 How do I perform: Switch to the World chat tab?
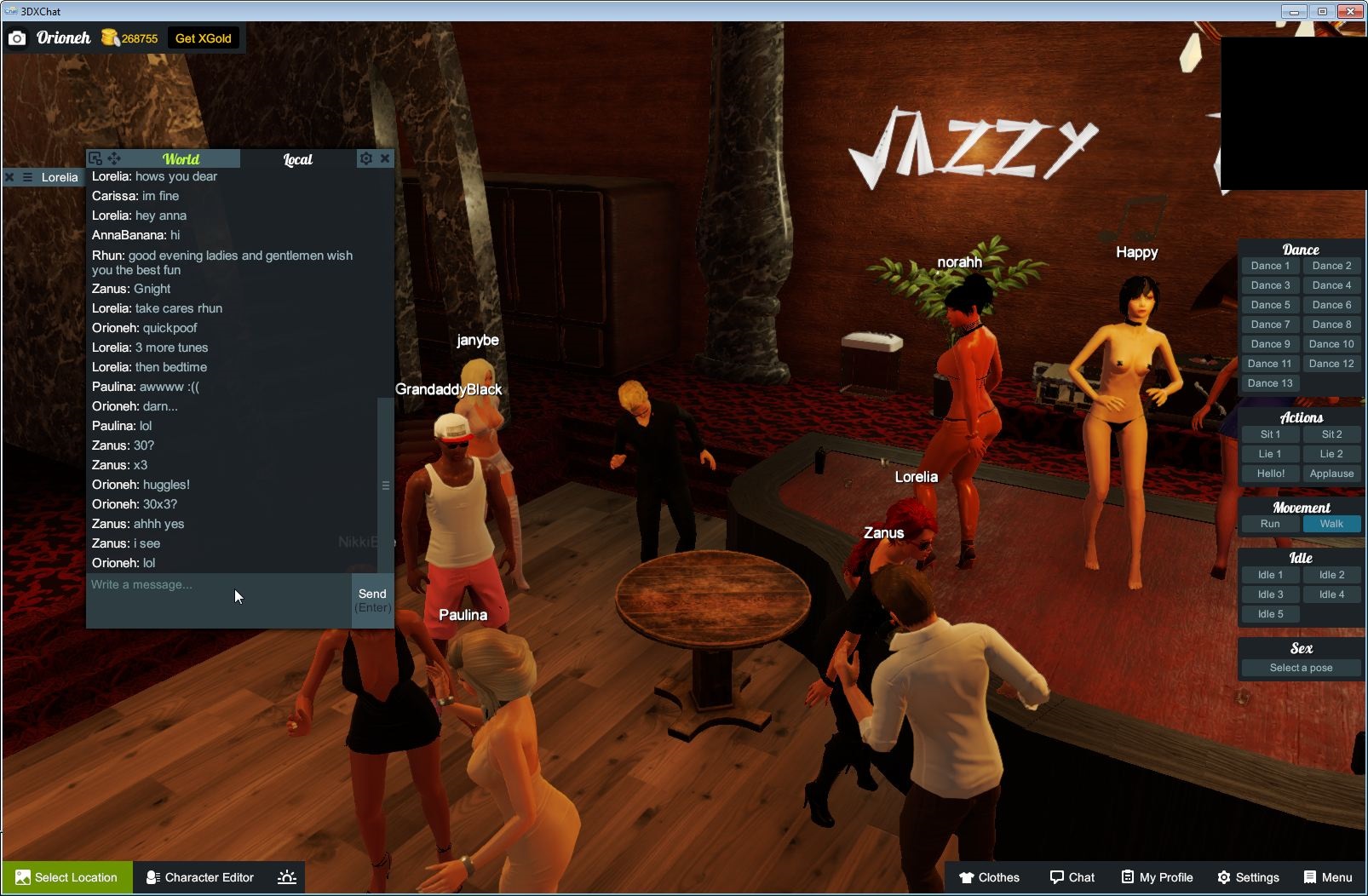pos(181,158)
